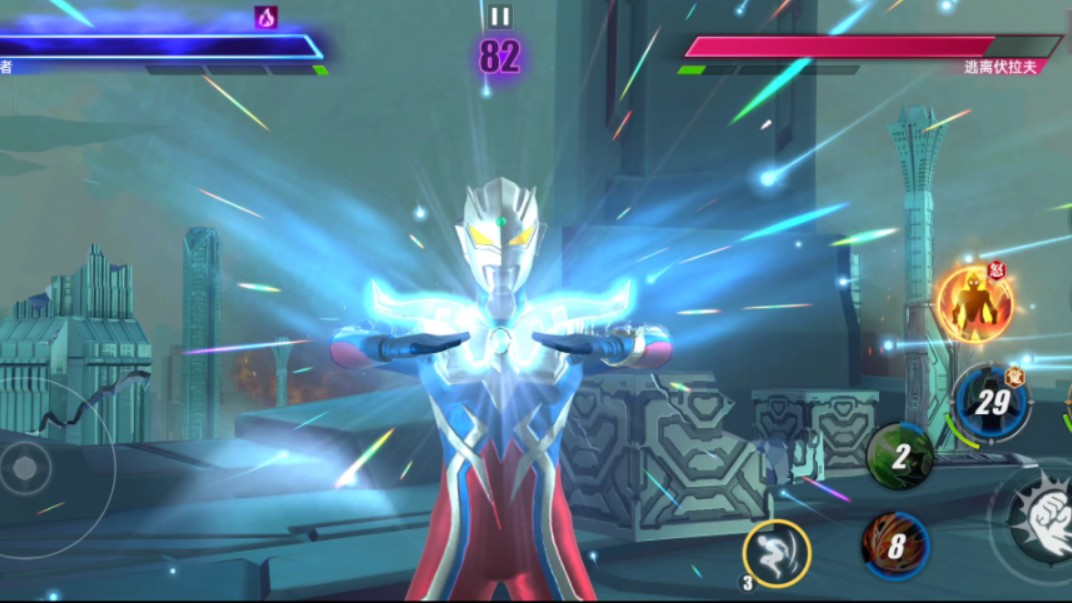Screen dimensions: 1072x603
Task: Tap the blue awakening skill on cooldown 29
Action: 990,402
